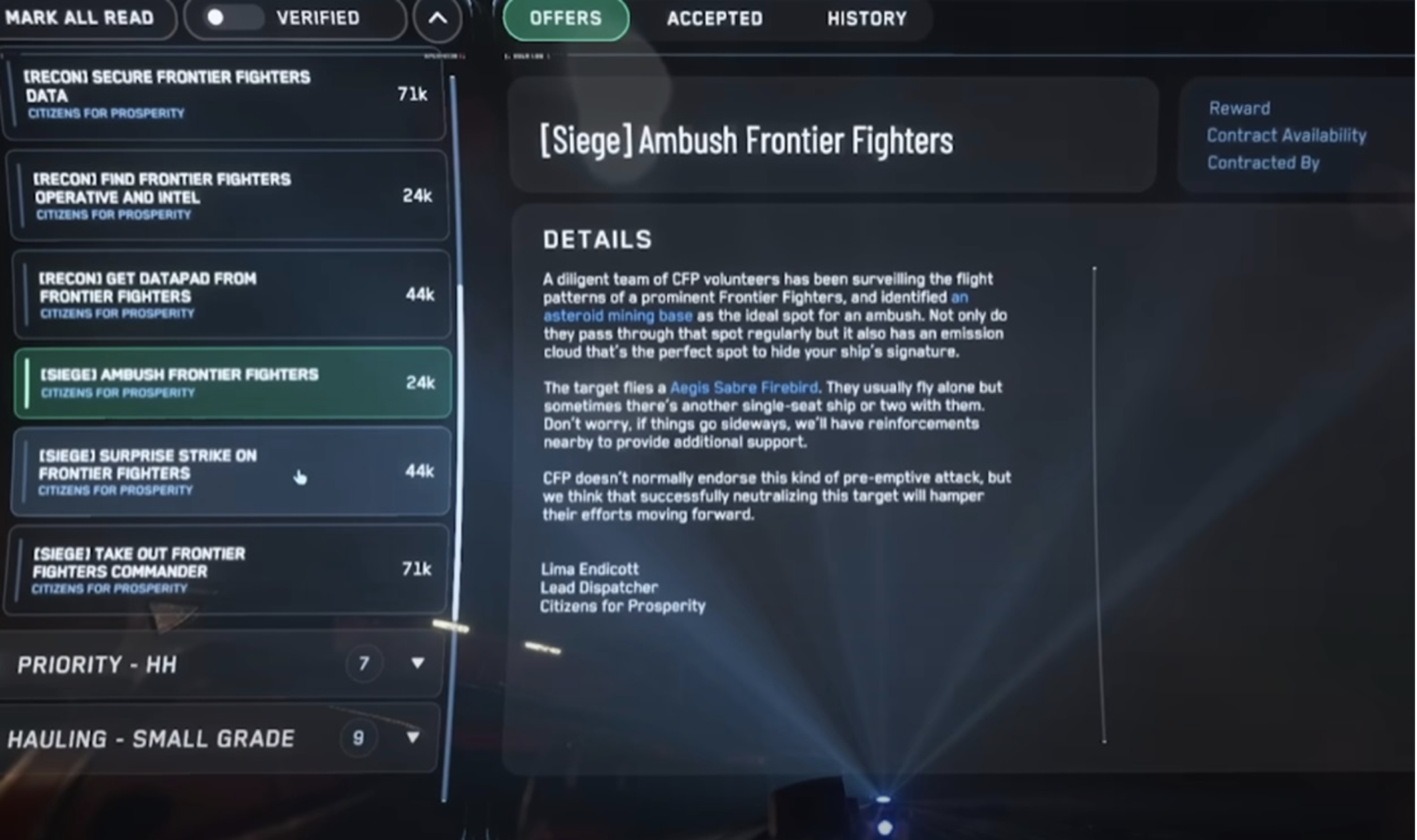The width and height of the screenshot is (1417, 840).
Task: Select the [Recon] Secure Frontier Fighters Data contract
Action: click(227, 97)
